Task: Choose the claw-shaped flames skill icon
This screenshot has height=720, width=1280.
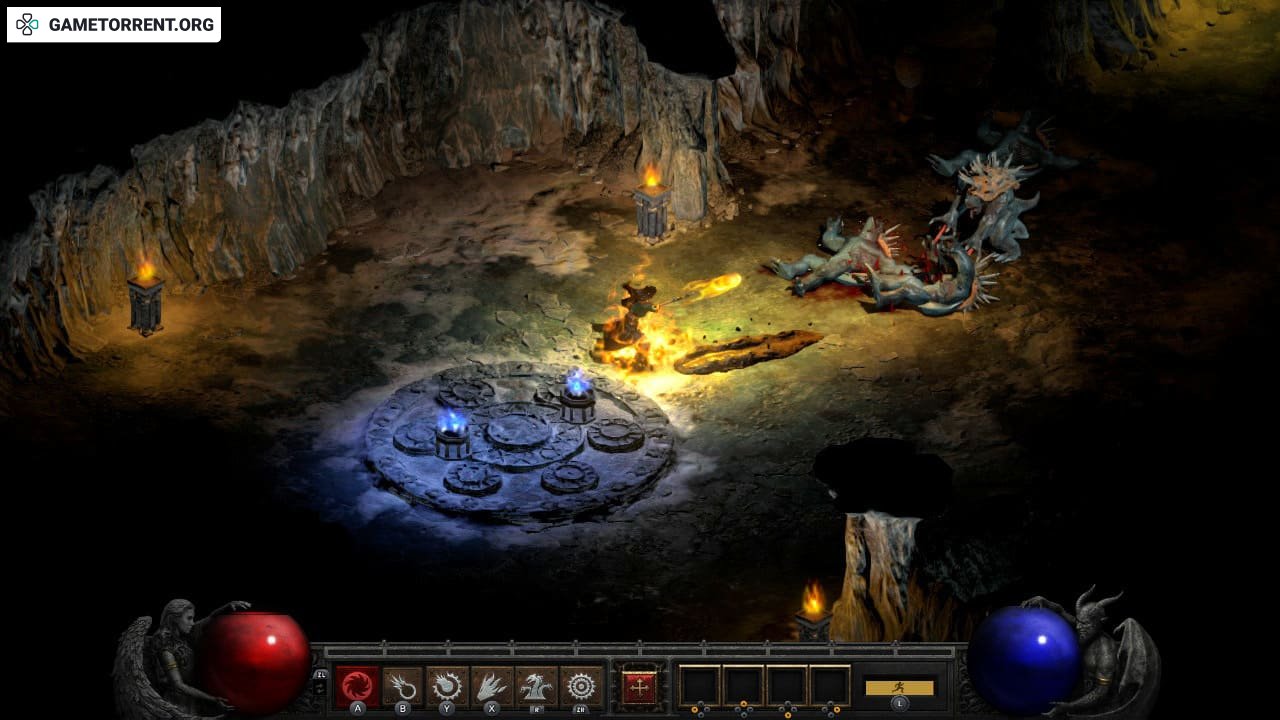Action: pyautogui.click(x=492, y=686)
